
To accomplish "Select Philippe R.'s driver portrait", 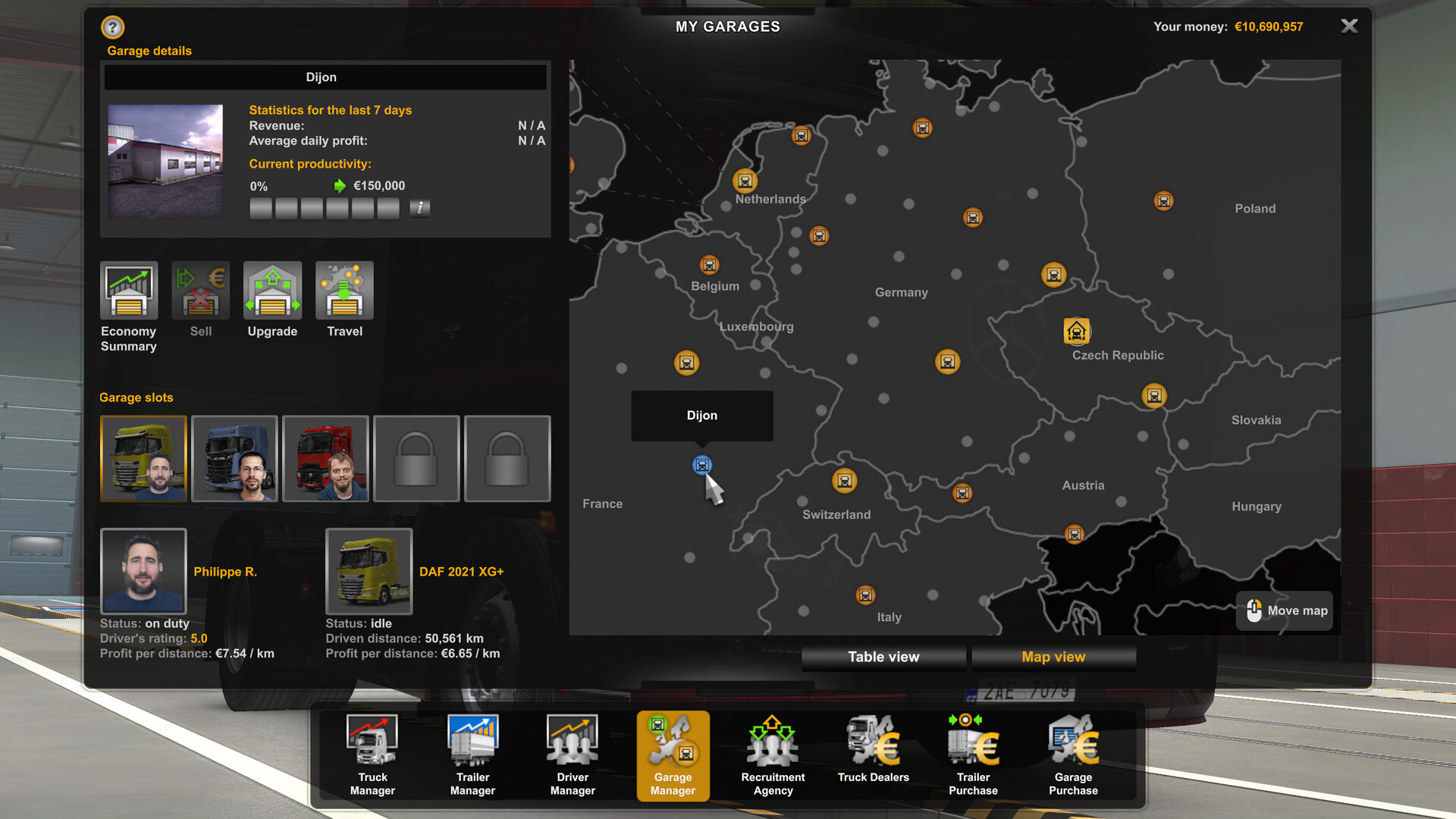I will 143,572.
